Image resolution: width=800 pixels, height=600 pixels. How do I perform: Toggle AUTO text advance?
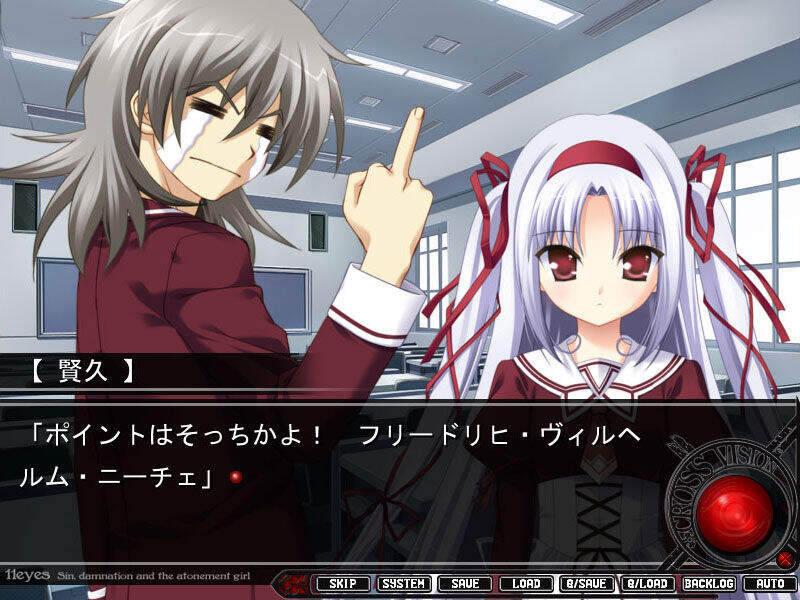pos(770,583)
